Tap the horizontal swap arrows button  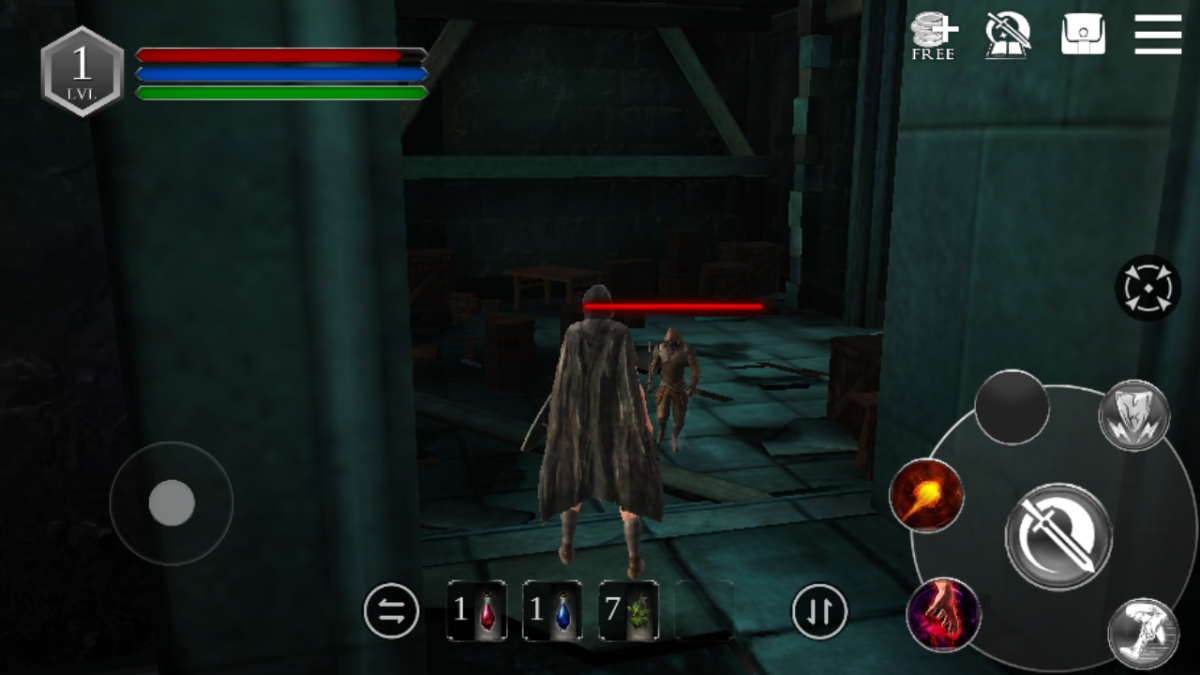pos(392,611)
